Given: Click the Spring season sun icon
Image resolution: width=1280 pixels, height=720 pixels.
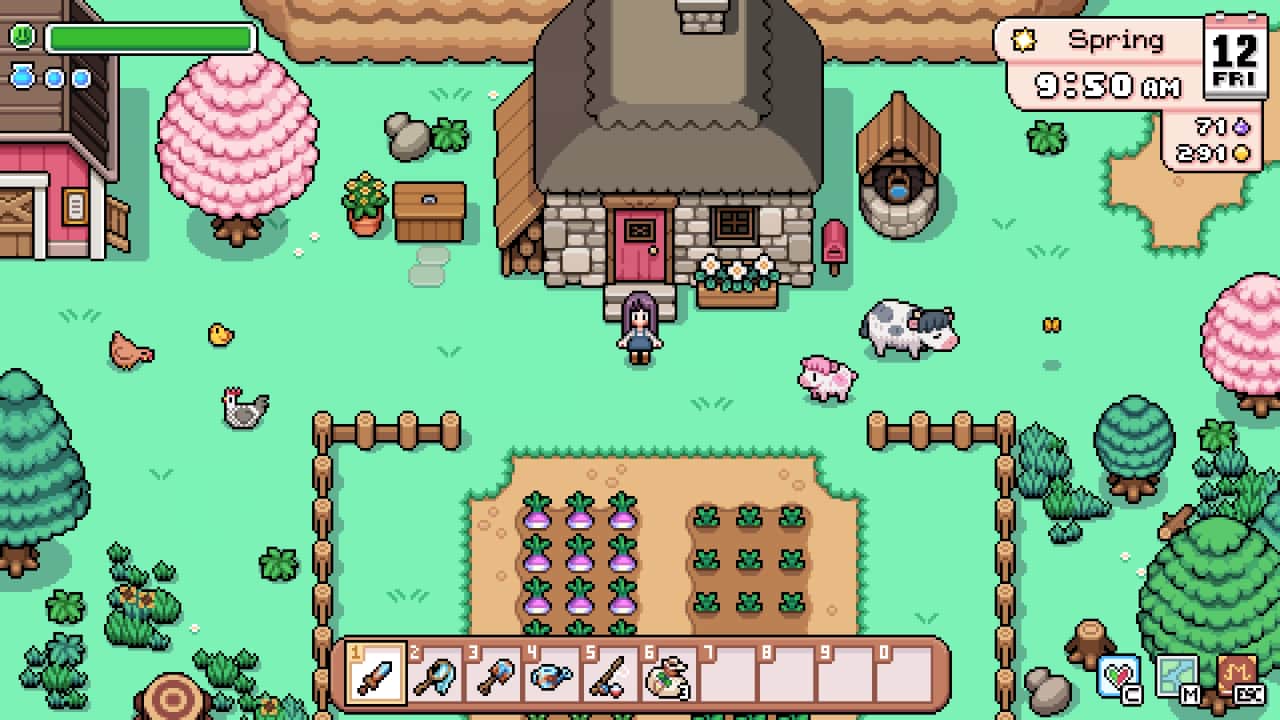Looking at the screenshot, I should click(x=1024, y=39).
